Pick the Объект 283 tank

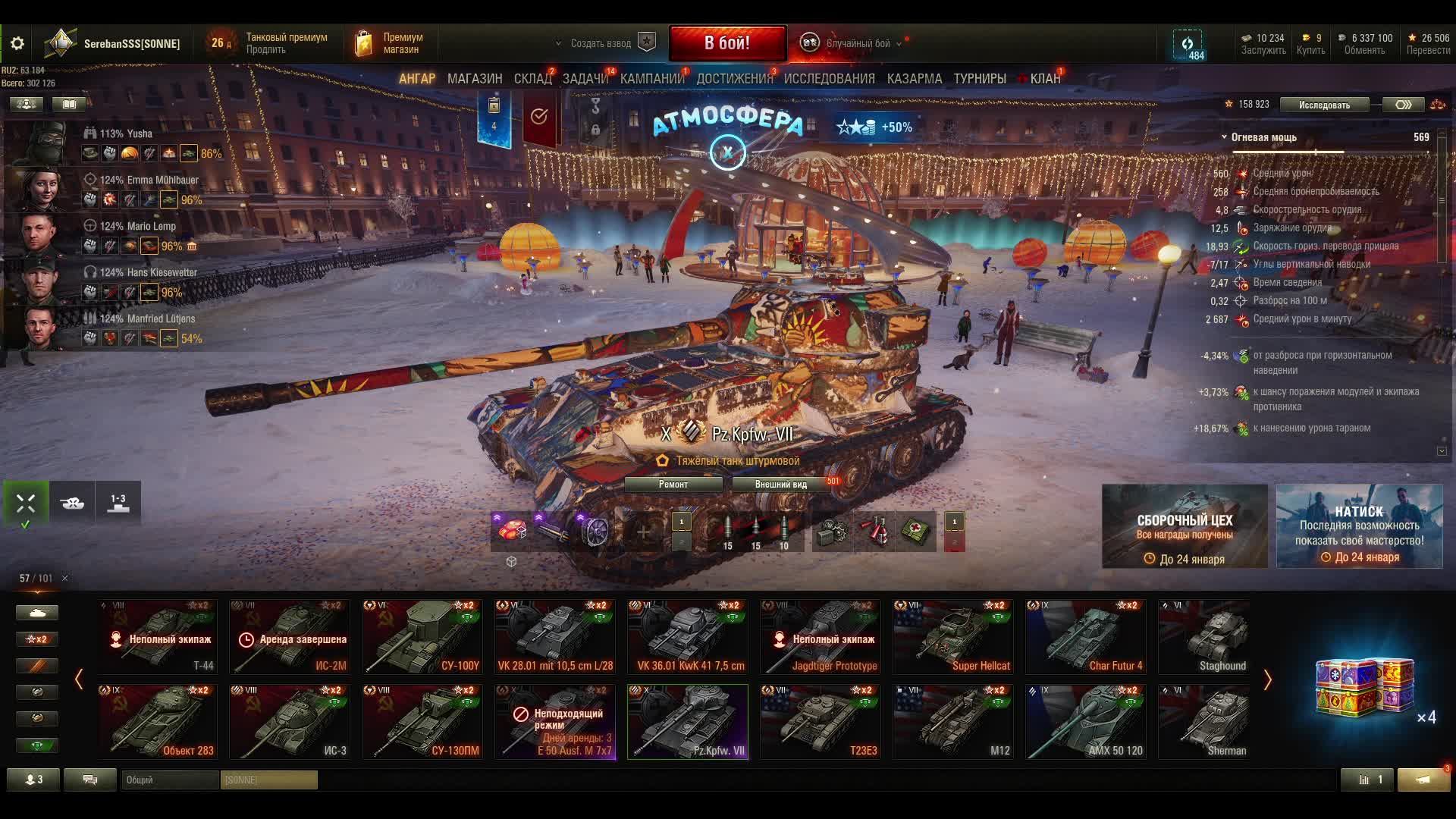pyautogui.click(x=158, y=721)
